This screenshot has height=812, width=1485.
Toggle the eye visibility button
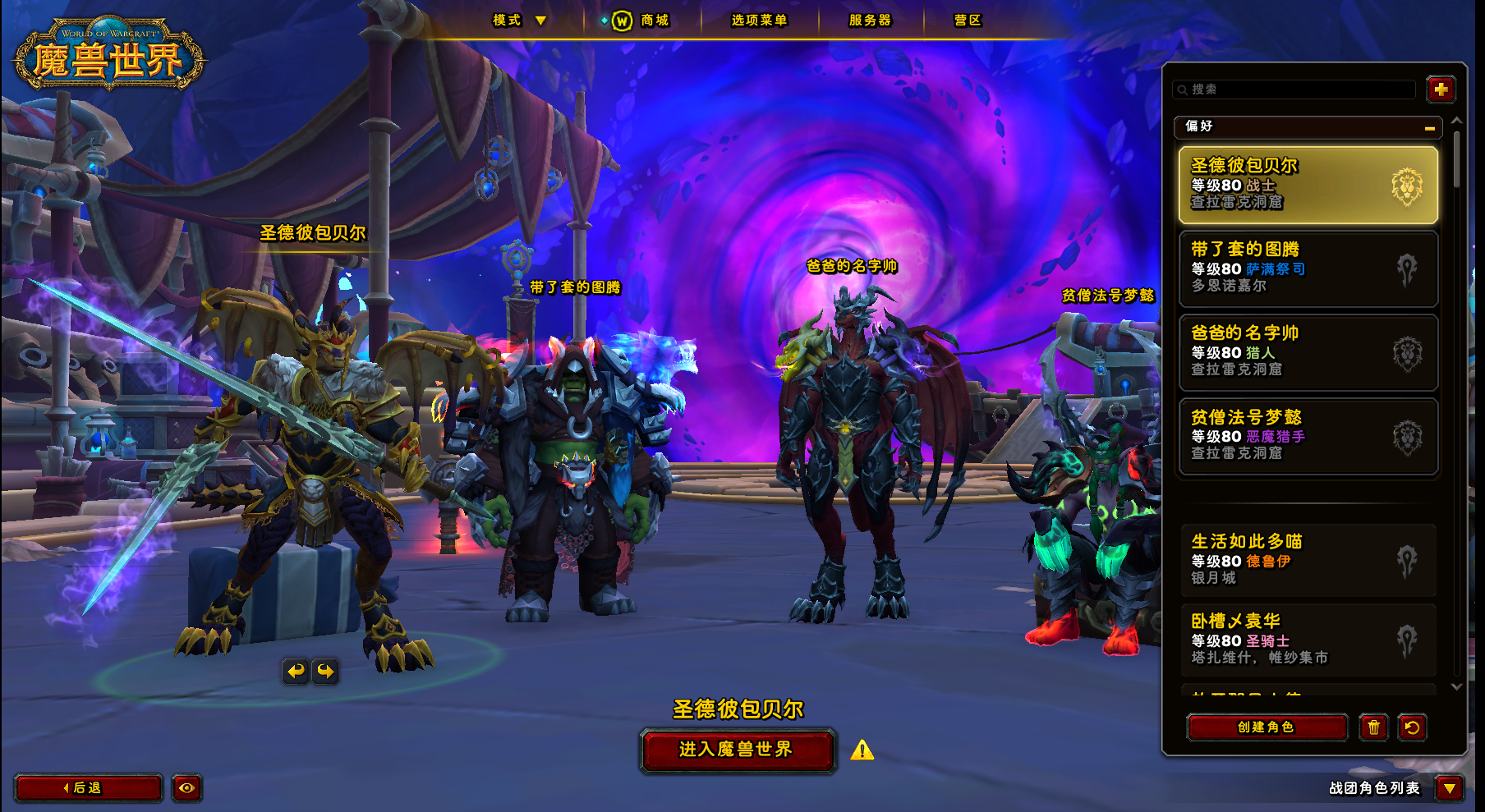click(x=187, y=788)
